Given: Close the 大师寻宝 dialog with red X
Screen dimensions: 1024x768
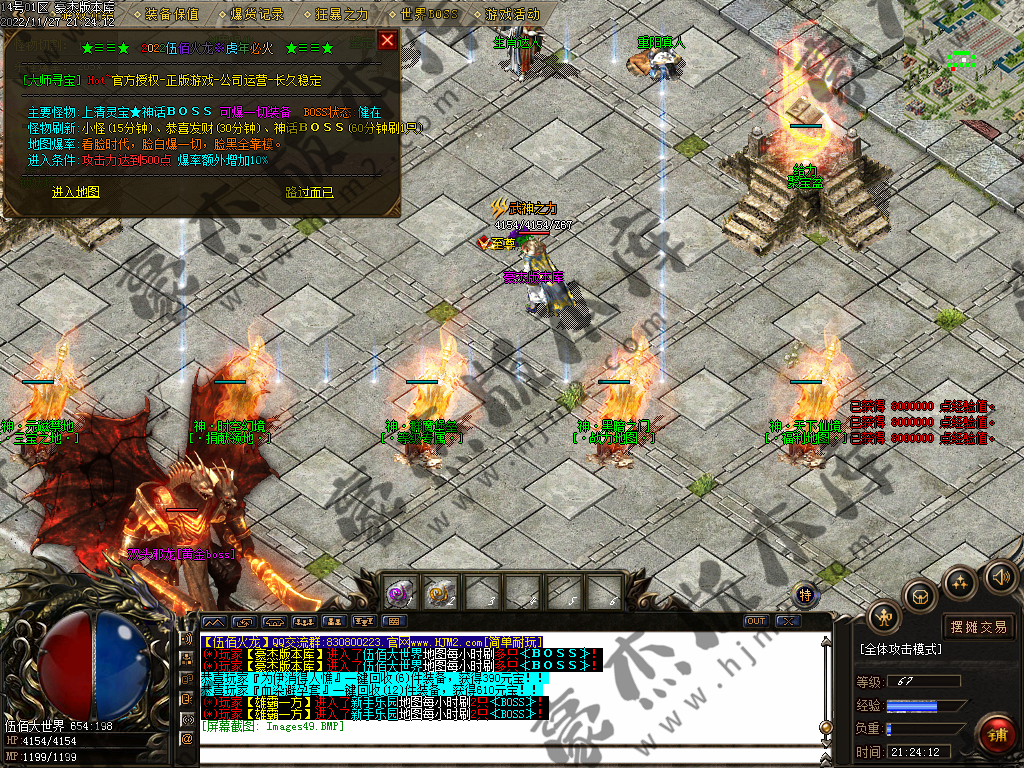Looking at the screenshot, I should click(x=387, y=41).
